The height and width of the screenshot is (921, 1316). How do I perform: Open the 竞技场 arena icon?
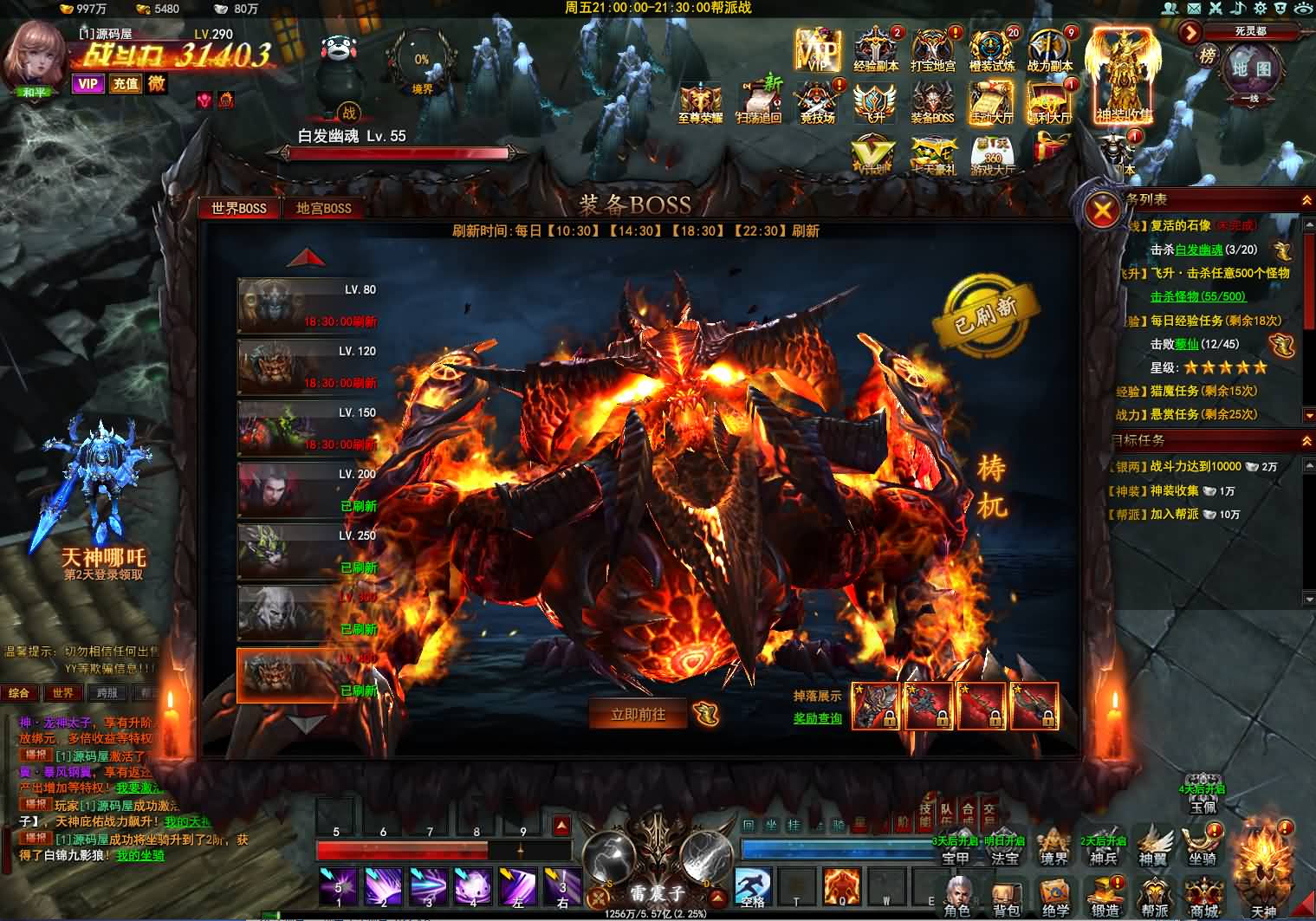[818, 102]
